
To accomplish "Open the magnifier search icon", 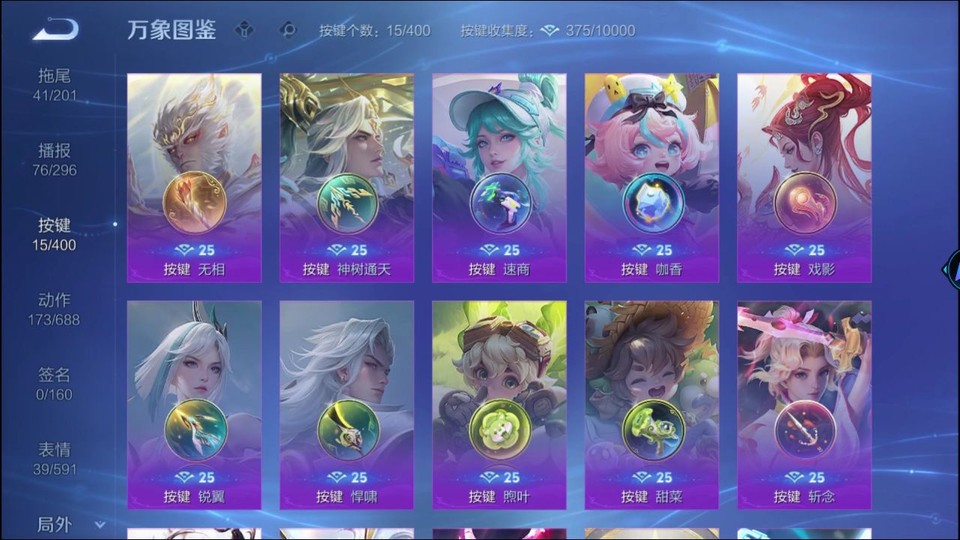I will (289, 30).
